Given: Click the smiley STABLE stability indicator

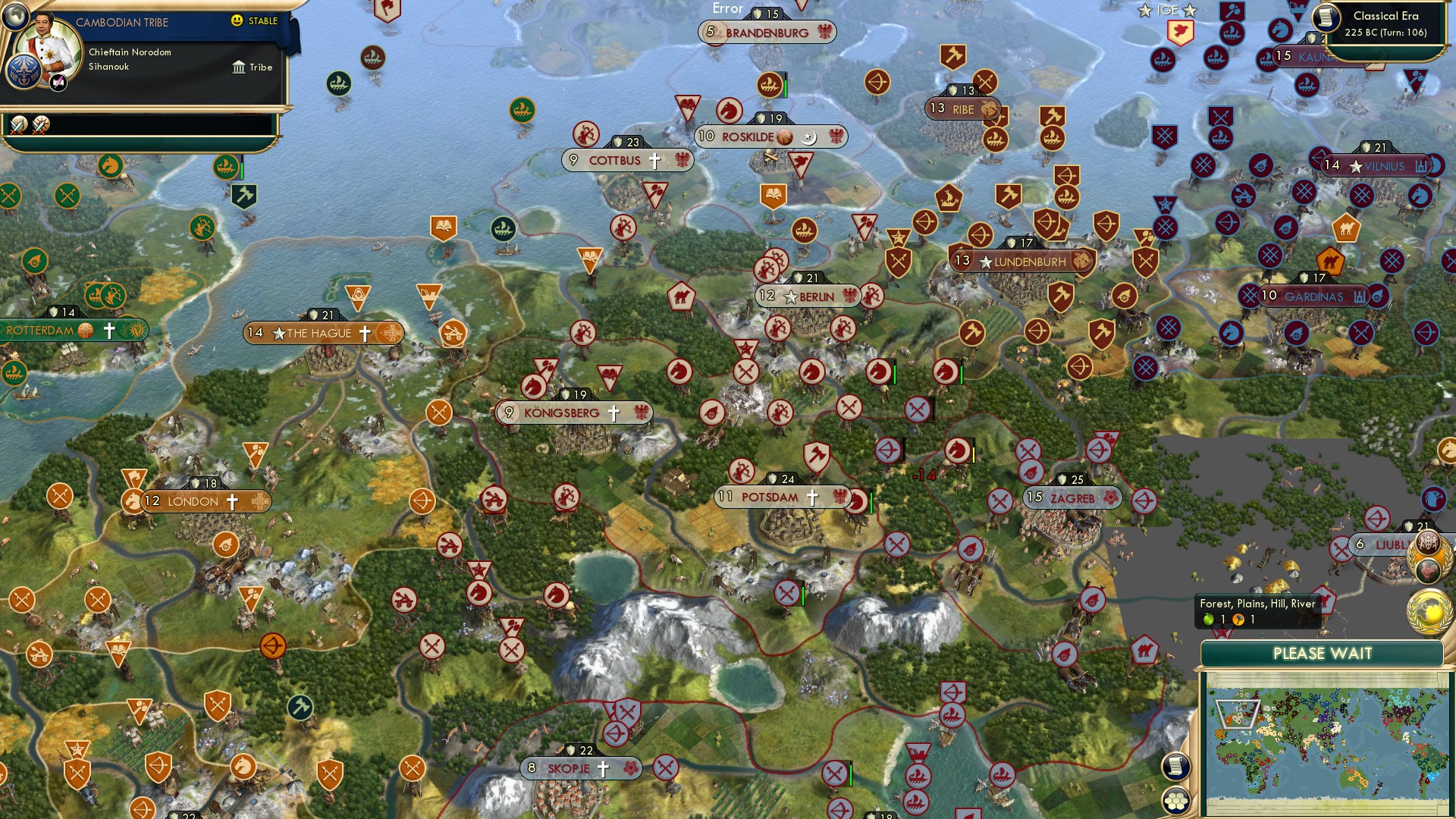Looking at the screenshot, I should (x=238, y=22).
